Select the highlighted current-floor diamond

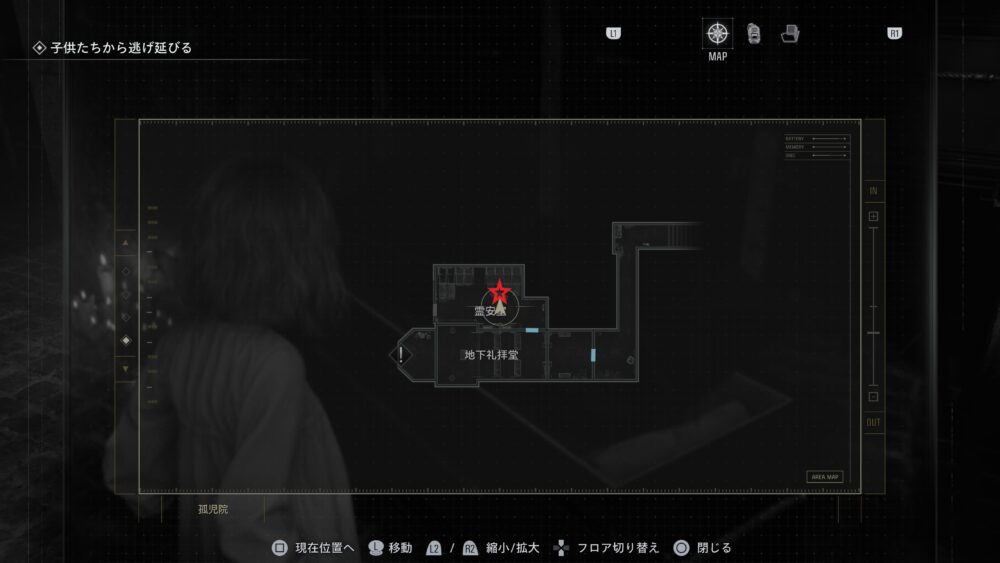tap(126, 341)
